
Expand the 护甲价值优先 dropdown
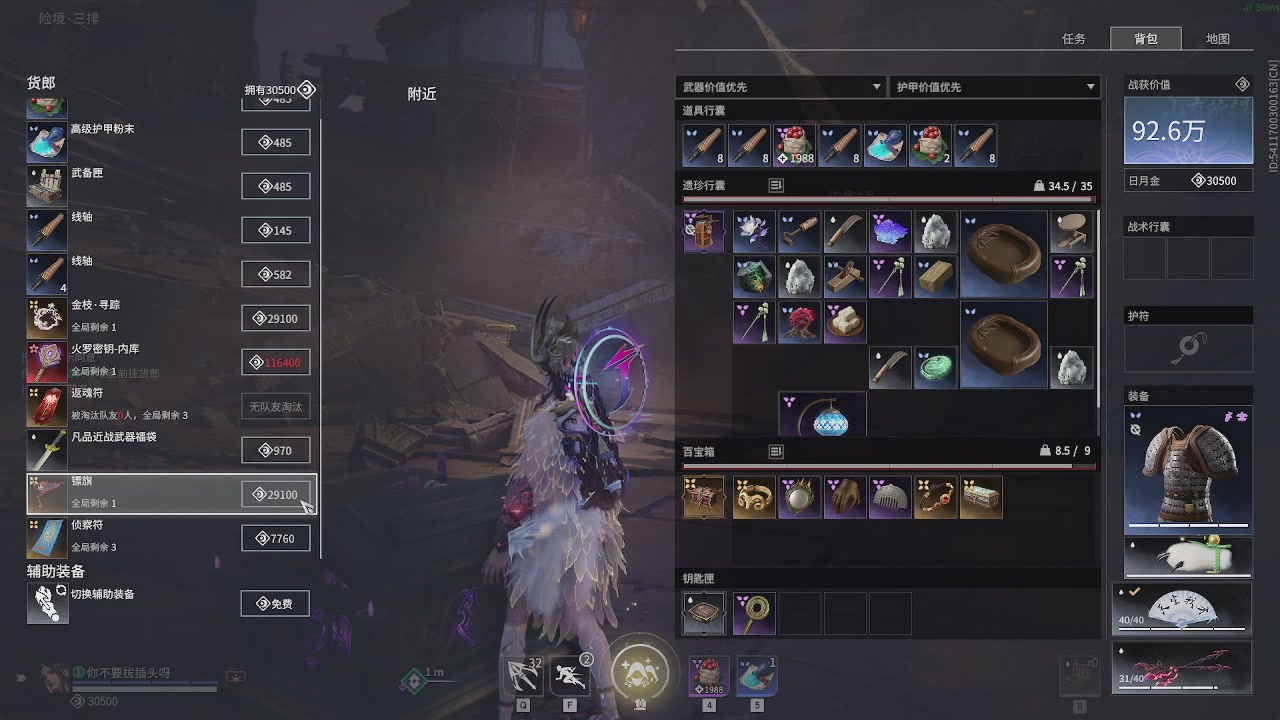point(994,87)
